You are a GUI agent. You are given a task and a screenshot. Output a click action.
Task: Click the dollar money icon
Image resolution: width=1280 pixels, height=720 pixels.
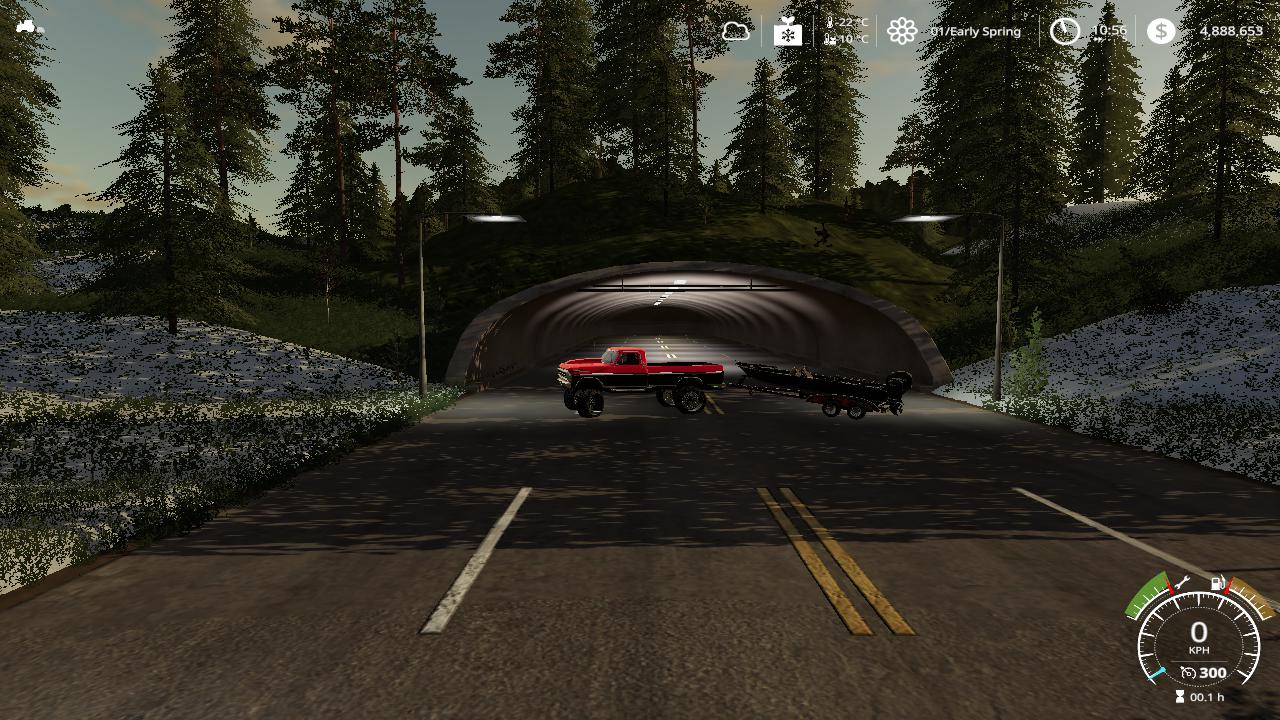point(1160,31)
